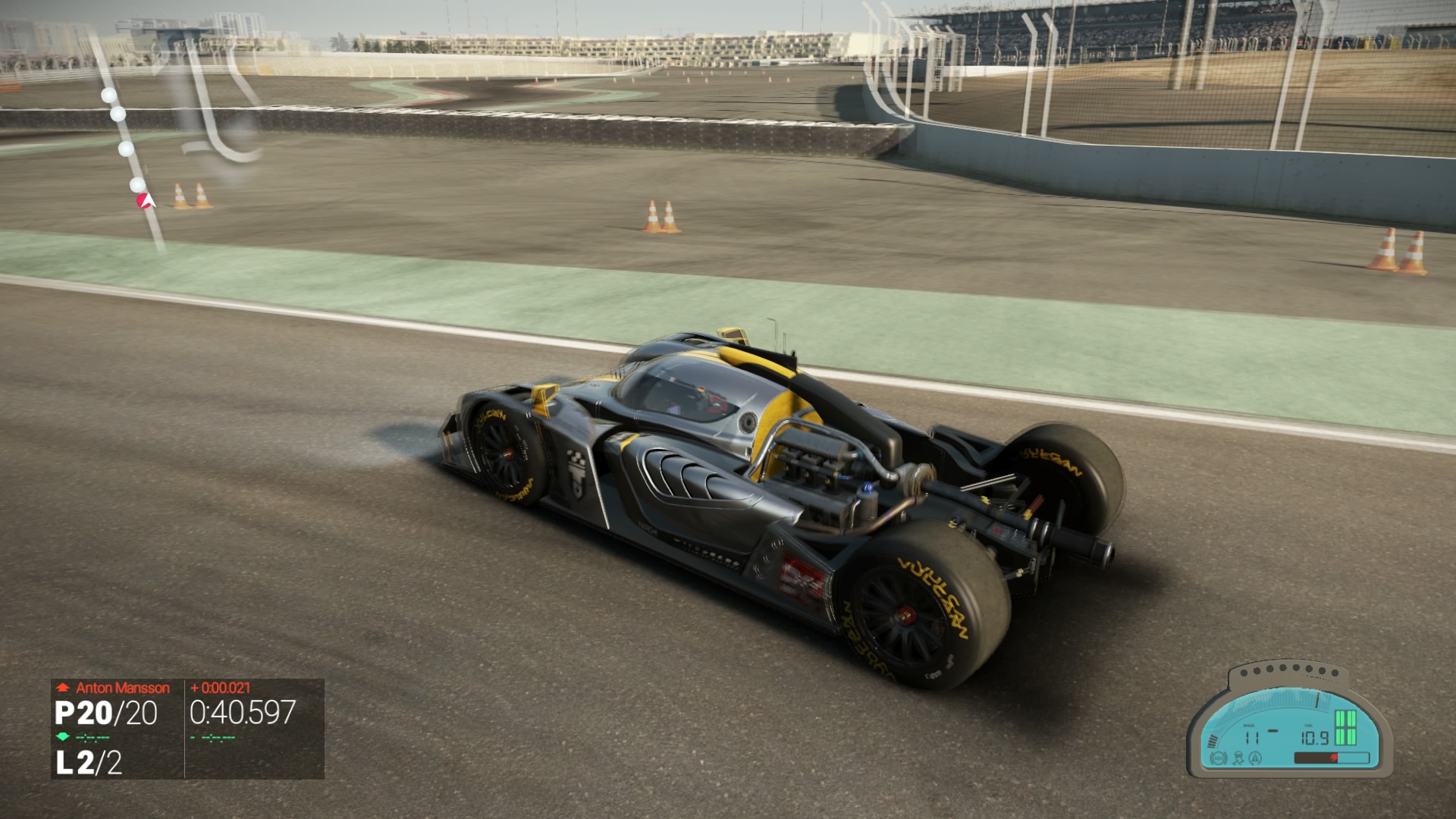
Task: Toggle the ABS indicator icon on dashboard
Action: click(1219, 758)
